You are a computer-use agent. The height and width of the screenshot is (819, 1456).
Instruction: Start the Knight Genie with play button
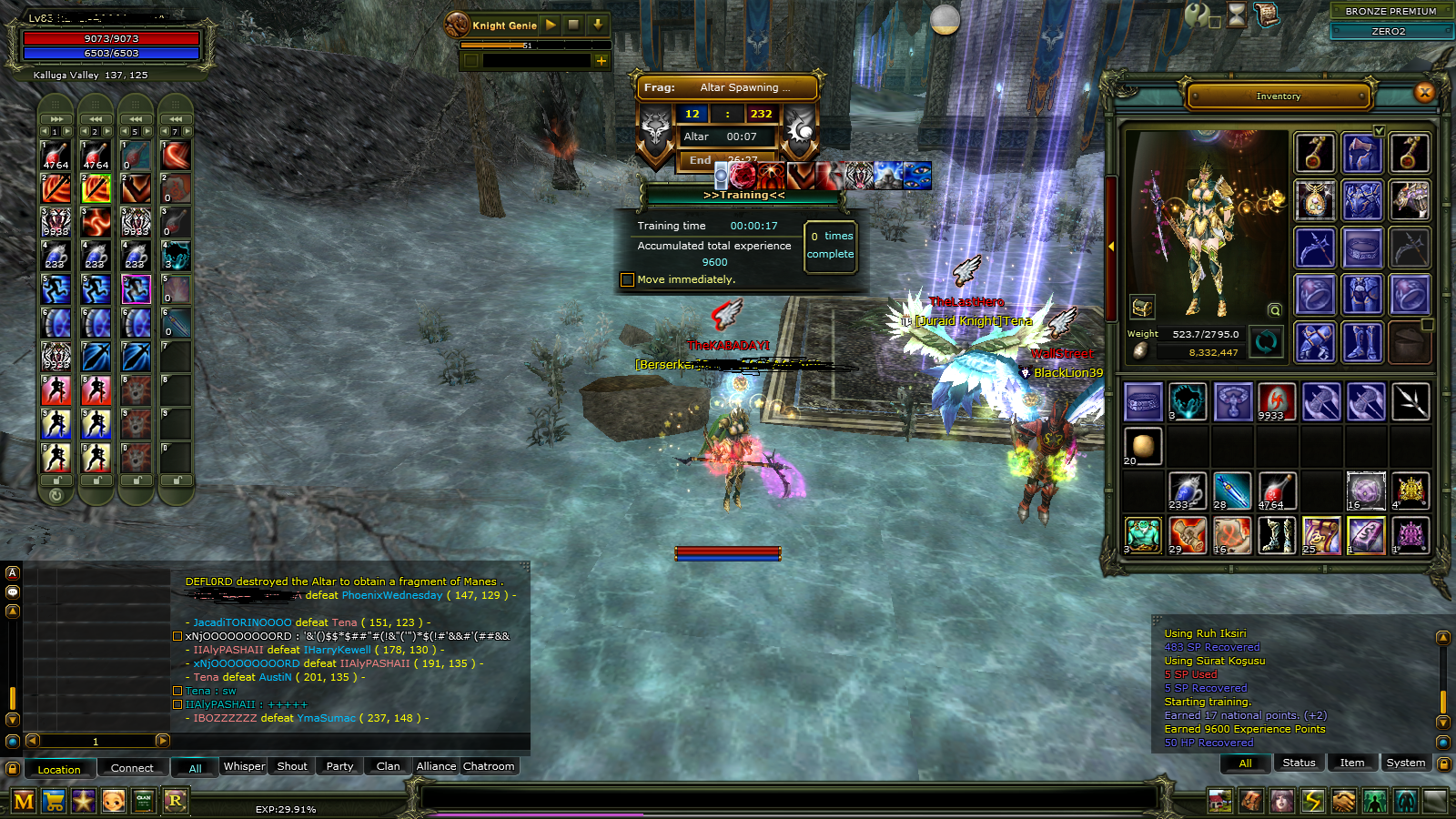[x=551, y=25]
